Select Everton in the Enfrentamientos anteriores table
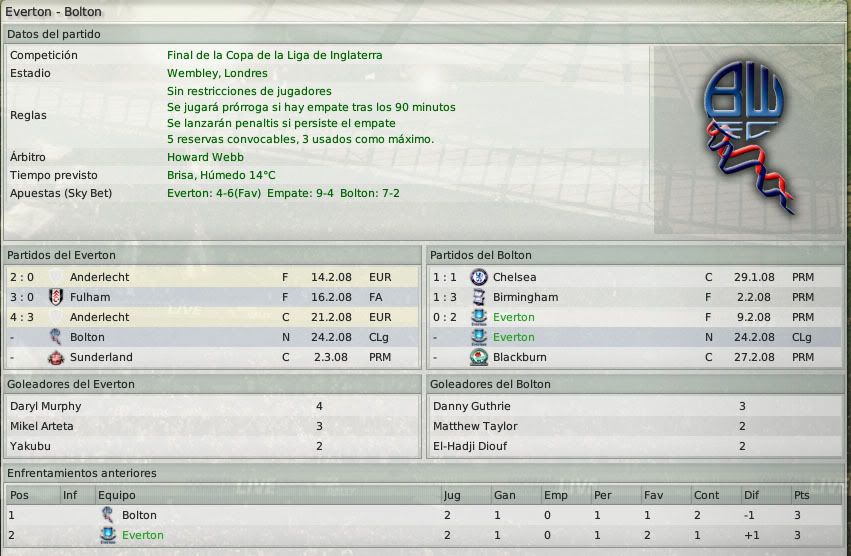Screen dimensions: 851x556 [142, 535]
